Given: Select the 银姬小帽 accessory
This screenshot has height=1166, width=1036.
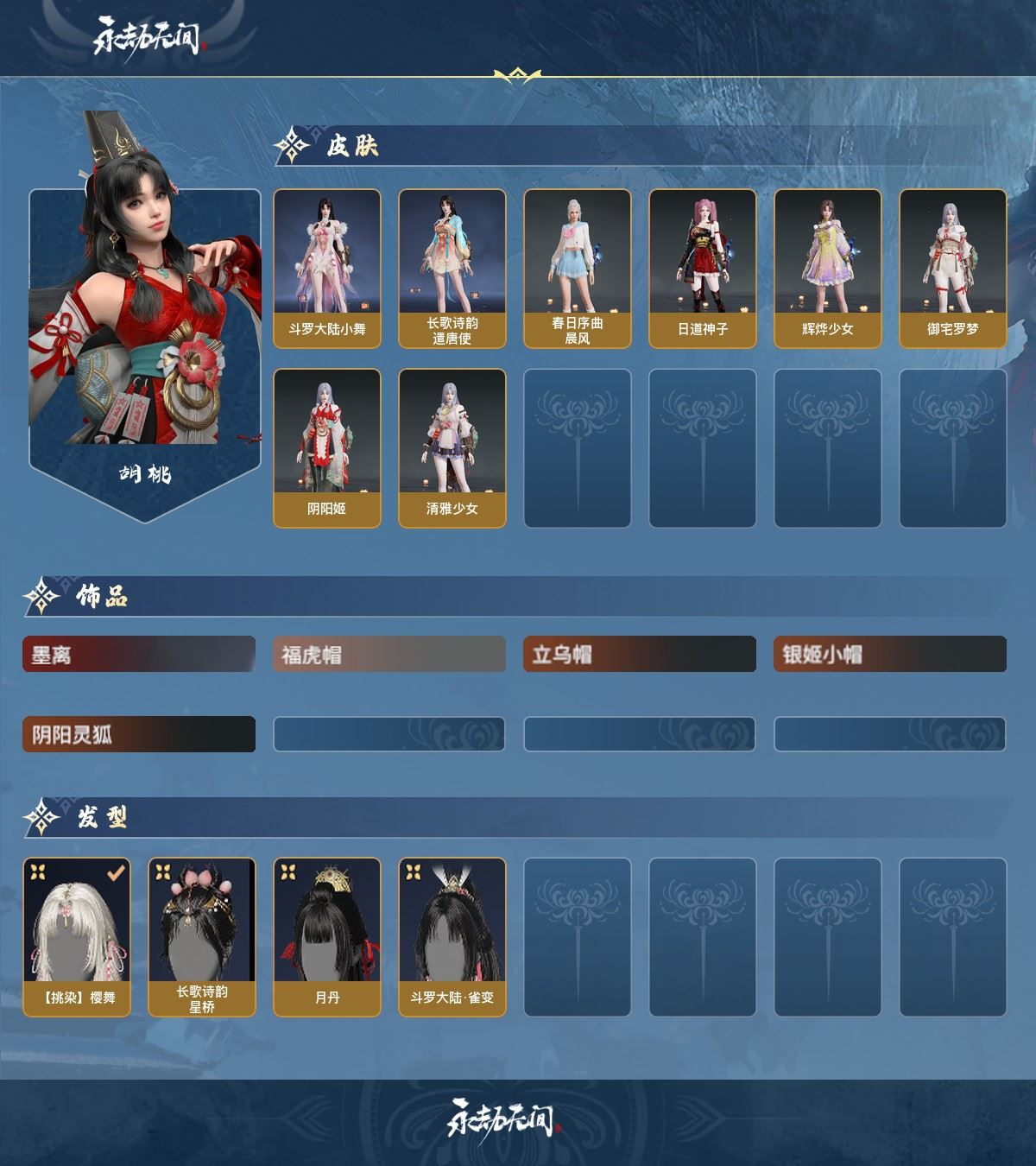Looking at the screenshot, I should [x=890, y=655].
